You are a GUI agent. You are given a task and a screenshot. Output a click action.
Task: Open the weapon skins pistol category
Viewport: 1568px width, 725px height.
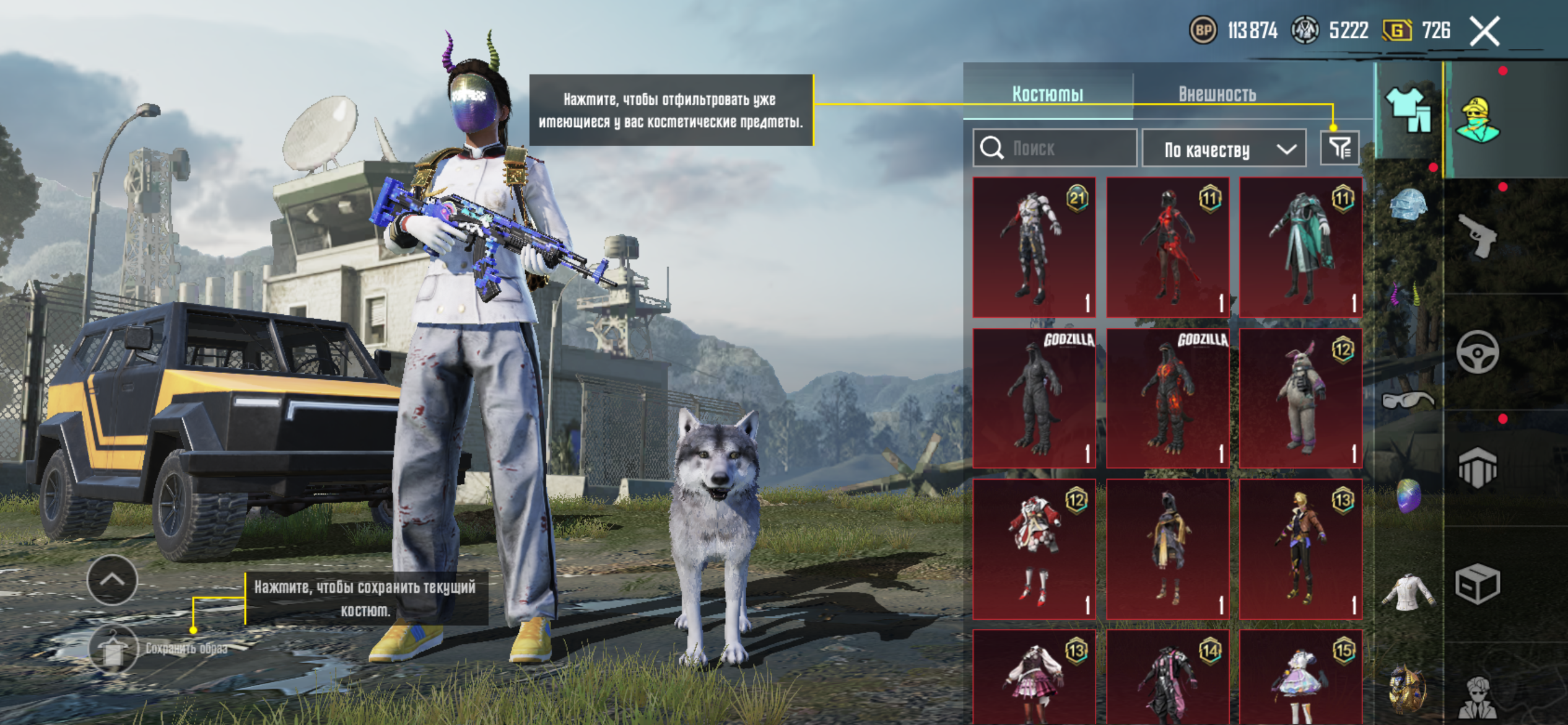tap(1478, 236)
